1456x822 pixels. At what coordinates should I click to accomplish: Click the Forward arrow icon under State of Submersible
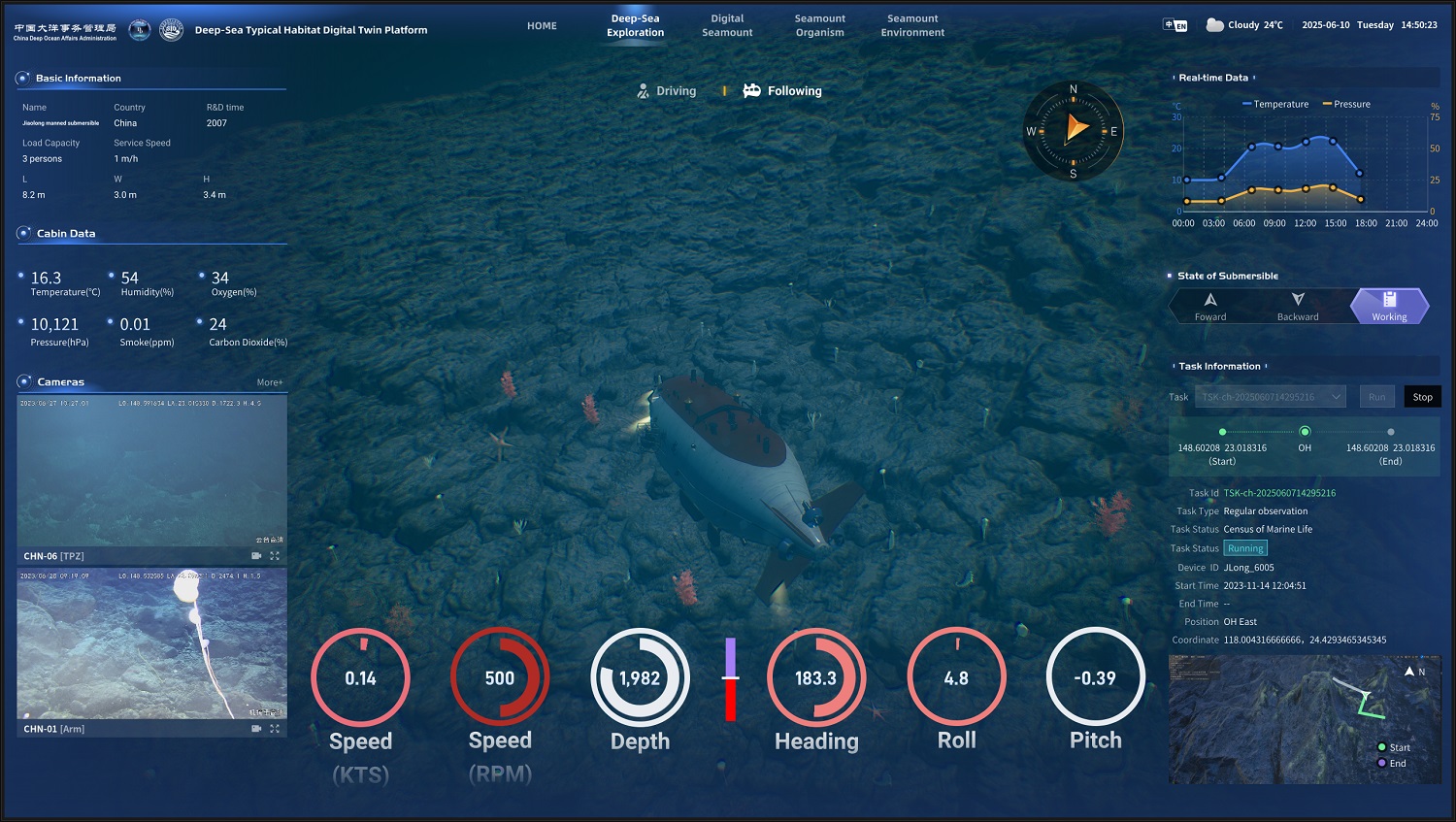tap(1210, 302)
